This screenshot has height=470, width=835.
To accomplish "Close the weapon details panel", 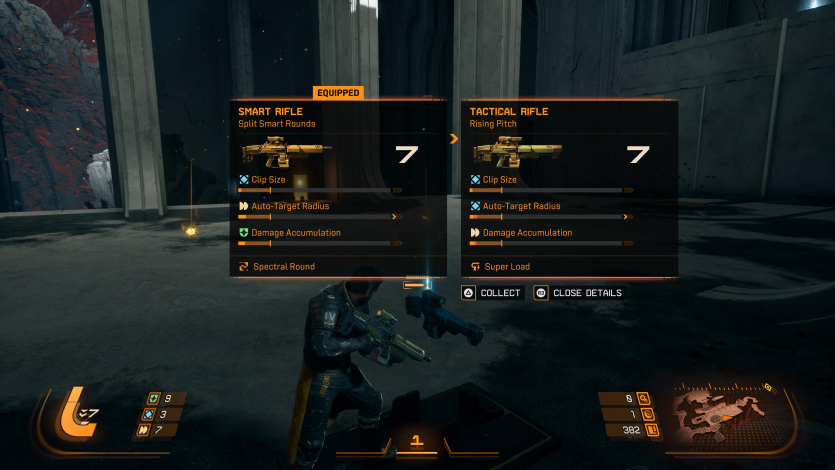I will coord(579,293).
